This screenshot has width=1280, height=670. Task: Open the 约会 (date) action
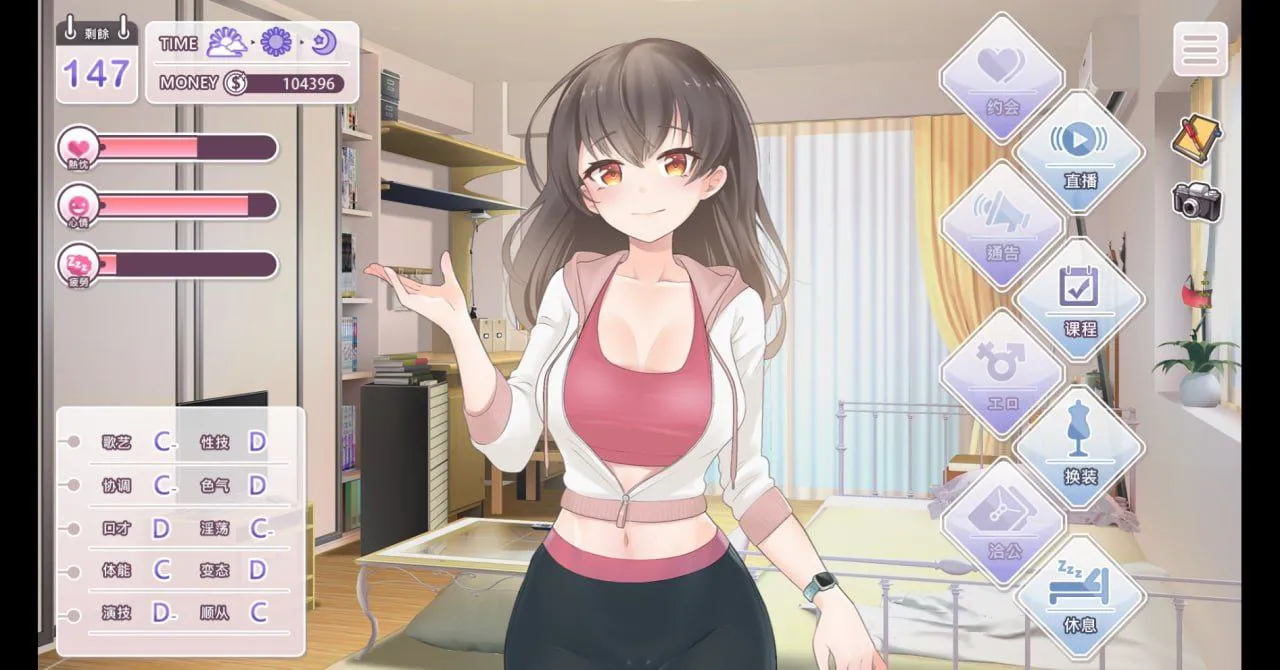tap(1002, 78)
